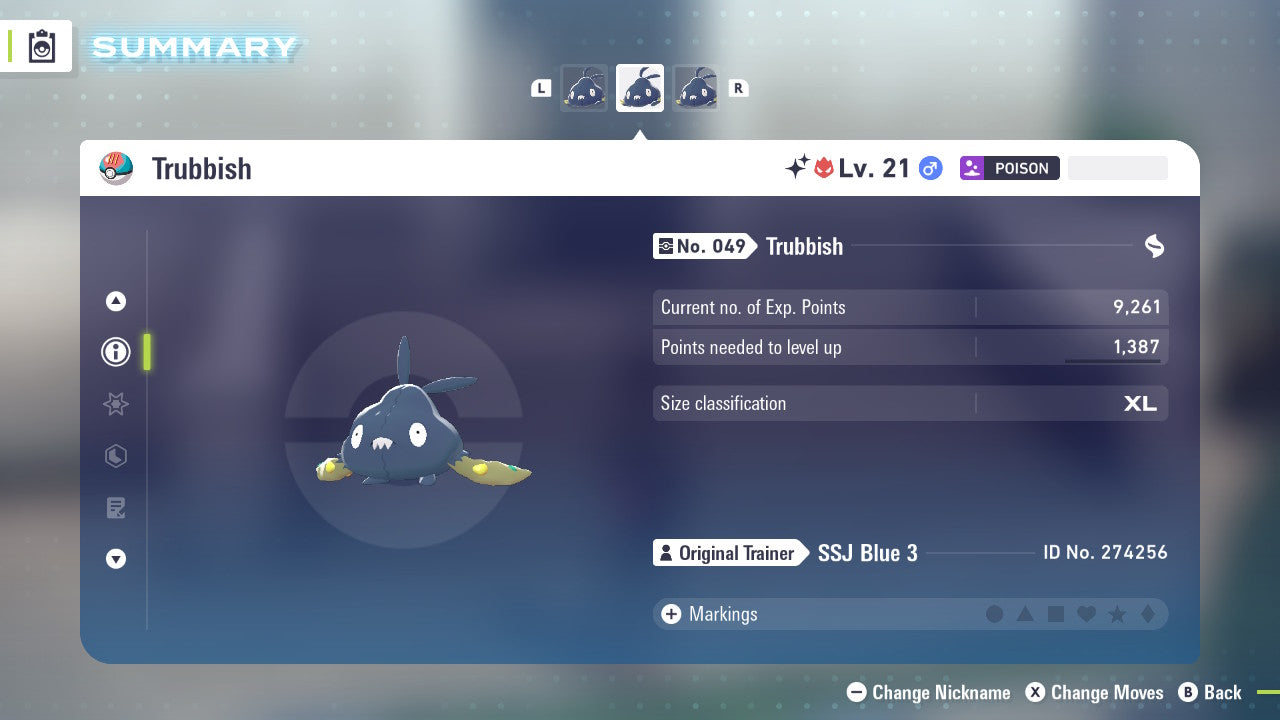
Task: Click the memories hexagon icon in the sidebar
Action: [116, 456]
